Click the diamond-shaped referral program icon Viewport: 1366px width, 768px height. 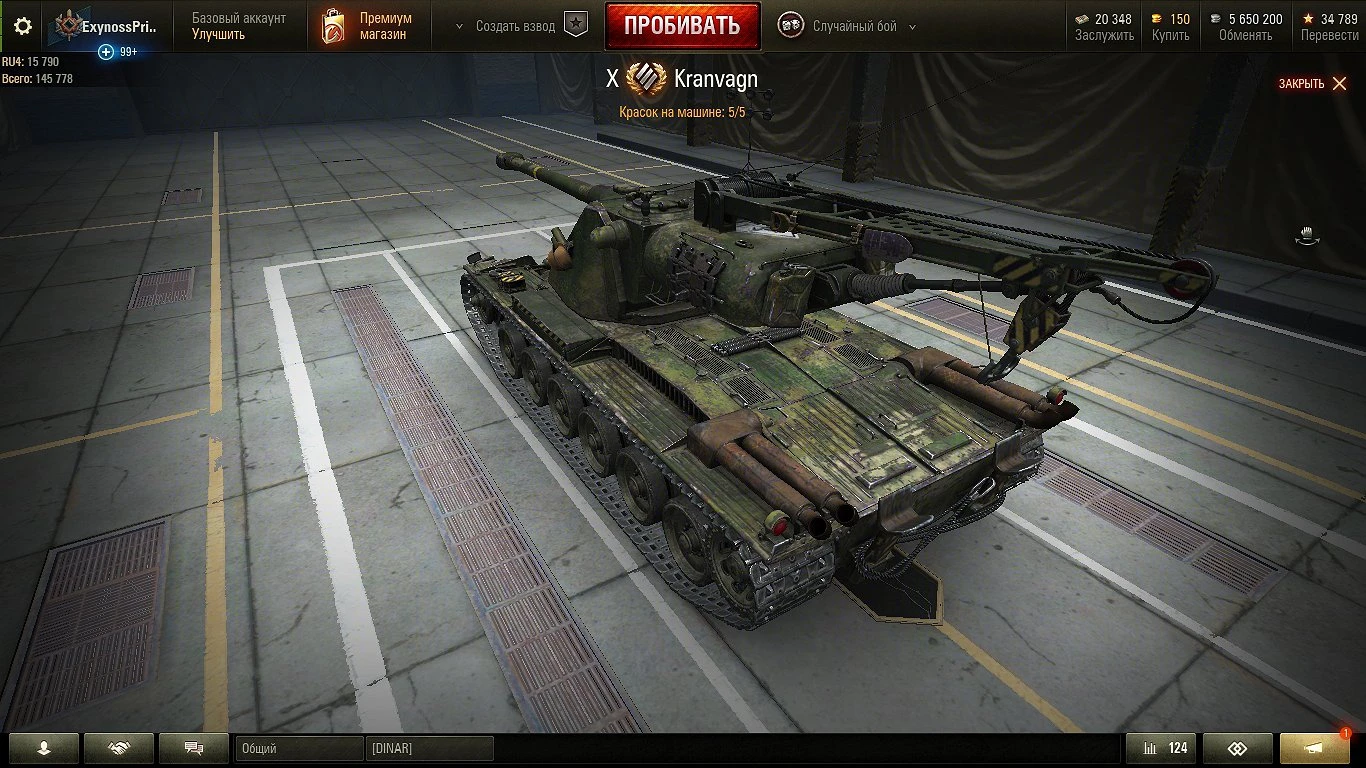(1237, 747)
